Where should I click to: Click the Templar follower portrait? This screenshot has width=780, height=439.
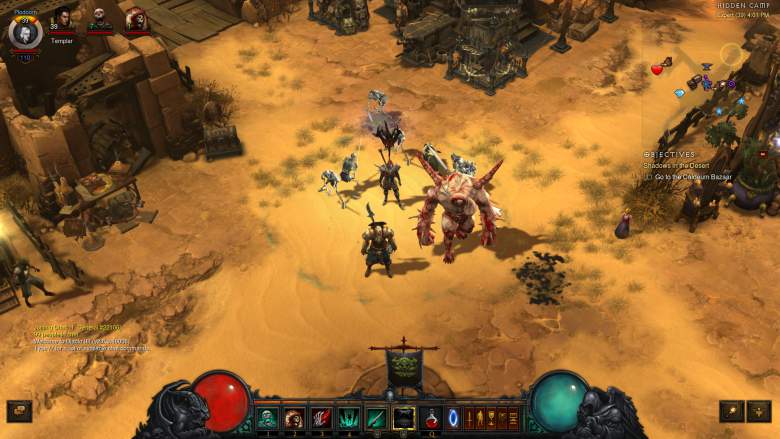tap(63, 20)
